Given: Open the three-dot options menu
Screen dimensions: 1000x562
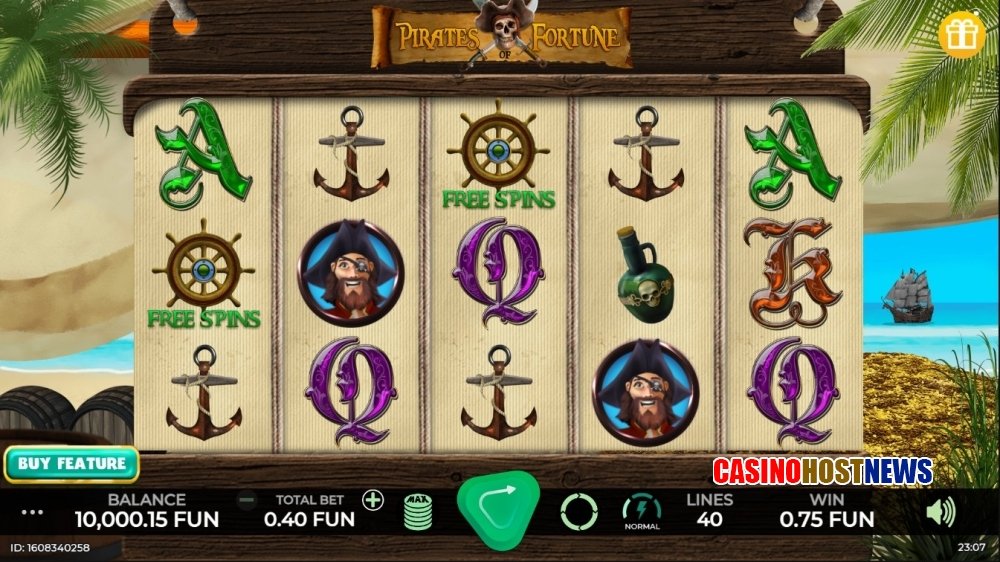Looking at the screenshot, I should point(33,512).
